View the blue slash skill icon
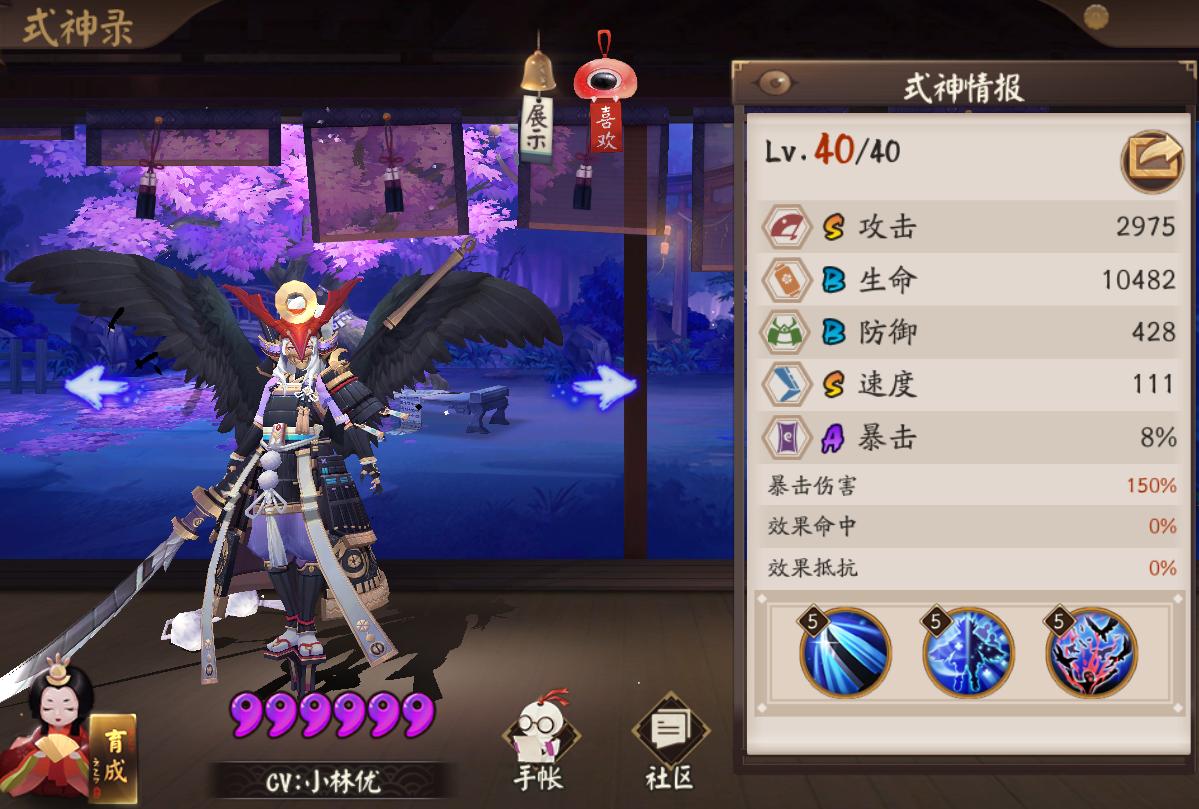 pyautogui.click(x=844, y=651)
